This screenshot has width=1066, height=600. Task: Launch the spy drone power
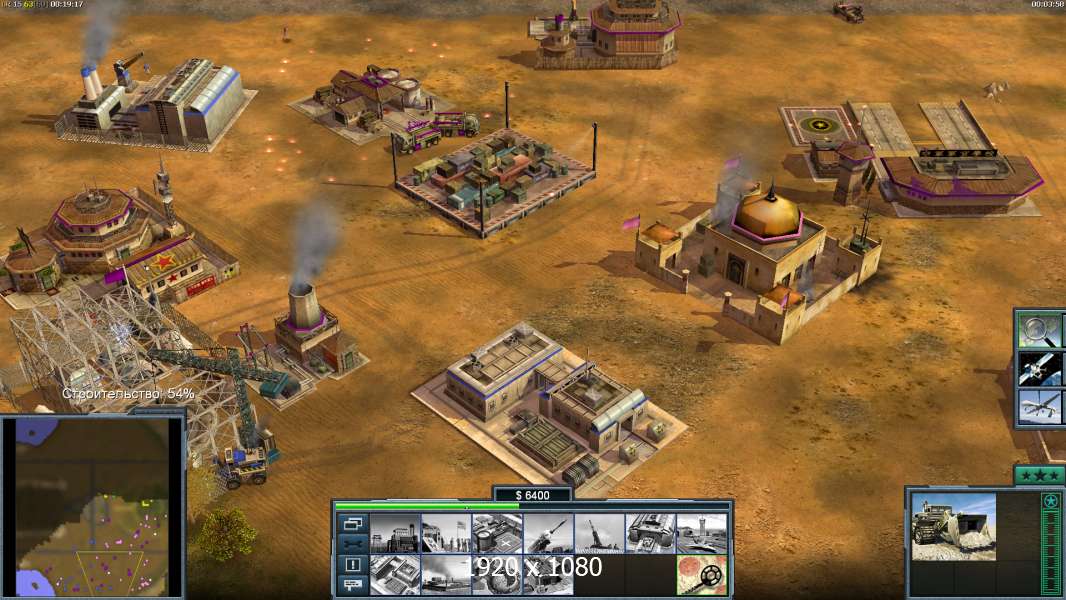click(x=1038, y=407)
